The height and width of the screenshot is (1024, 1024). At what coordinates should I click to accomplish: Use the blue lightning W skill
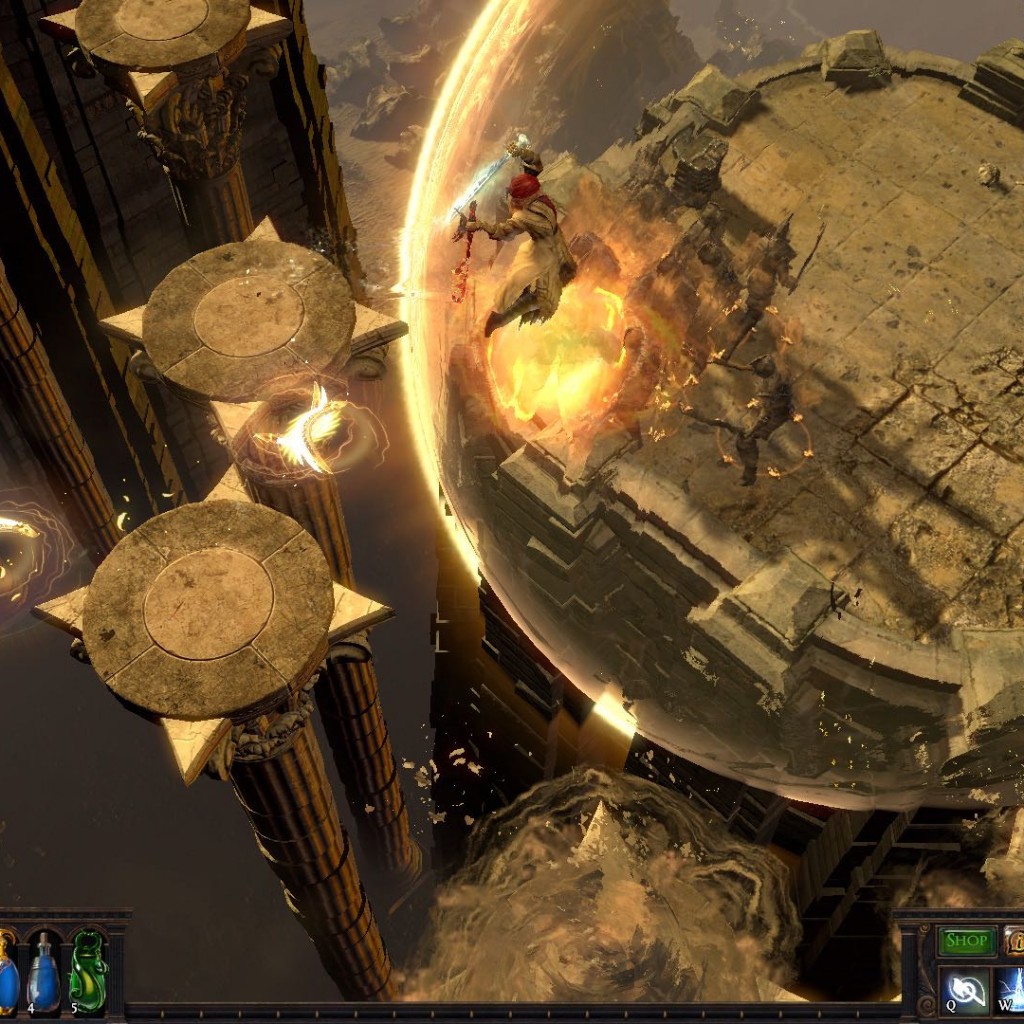1010,990
